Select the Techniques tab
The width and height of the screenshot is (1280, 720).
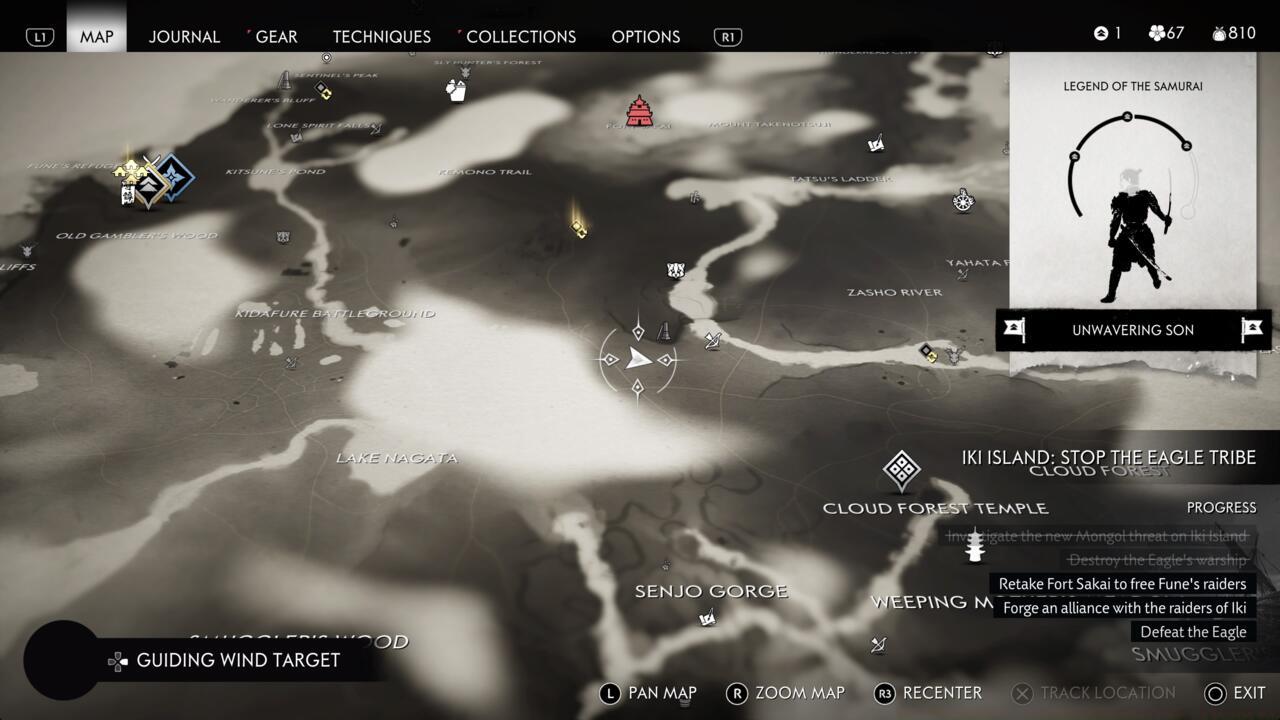(381, 37)
